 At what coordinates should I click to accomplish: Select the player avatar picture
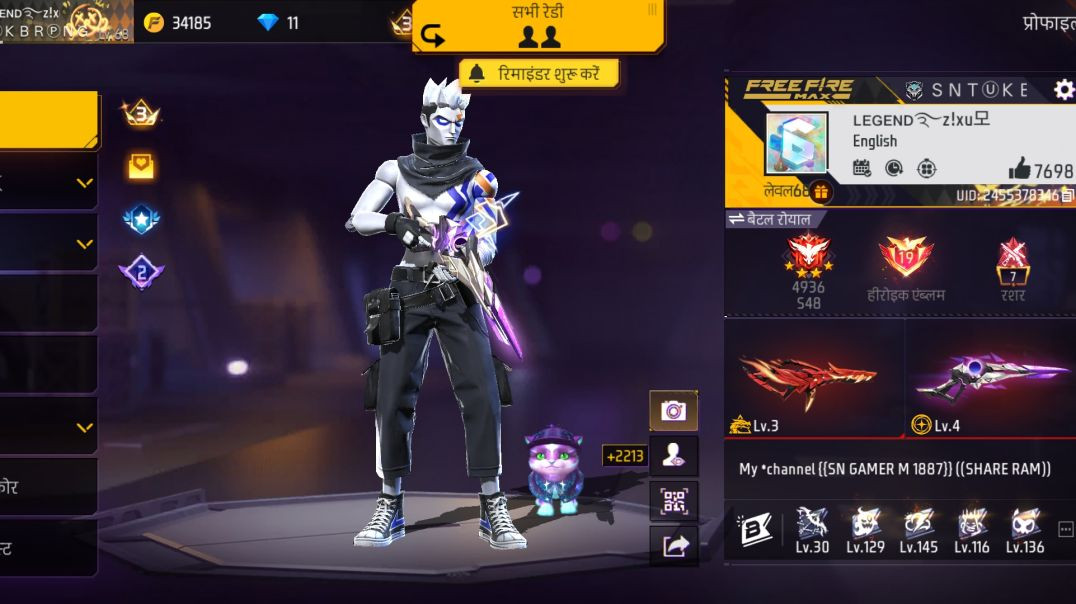(x=796, y=144)
